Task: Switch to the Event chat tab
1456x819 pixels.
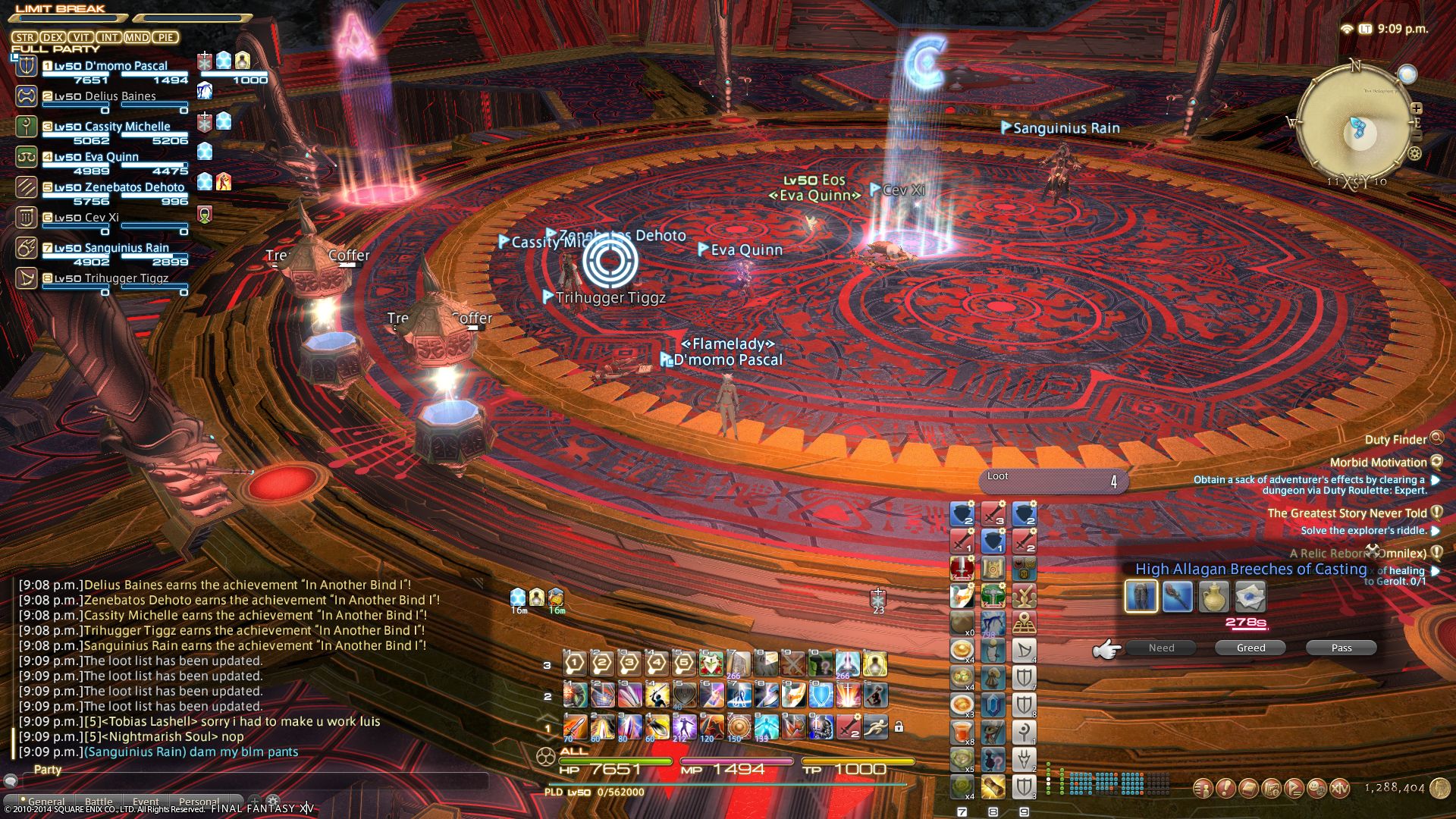Action: point(146,802)
